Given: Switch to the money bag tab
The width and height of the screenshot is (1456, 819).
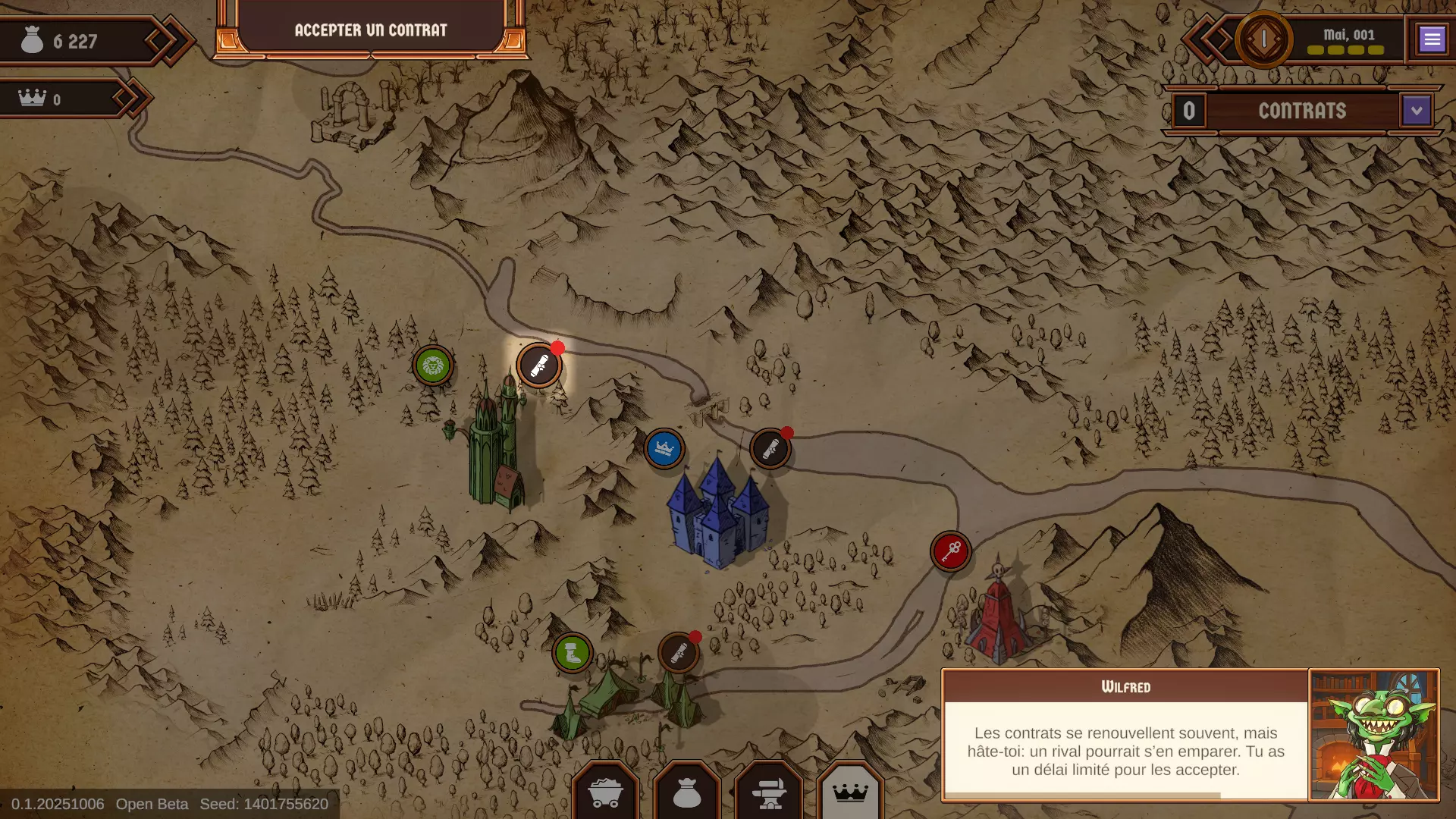Looking at the screenshot, I should 687,792.
